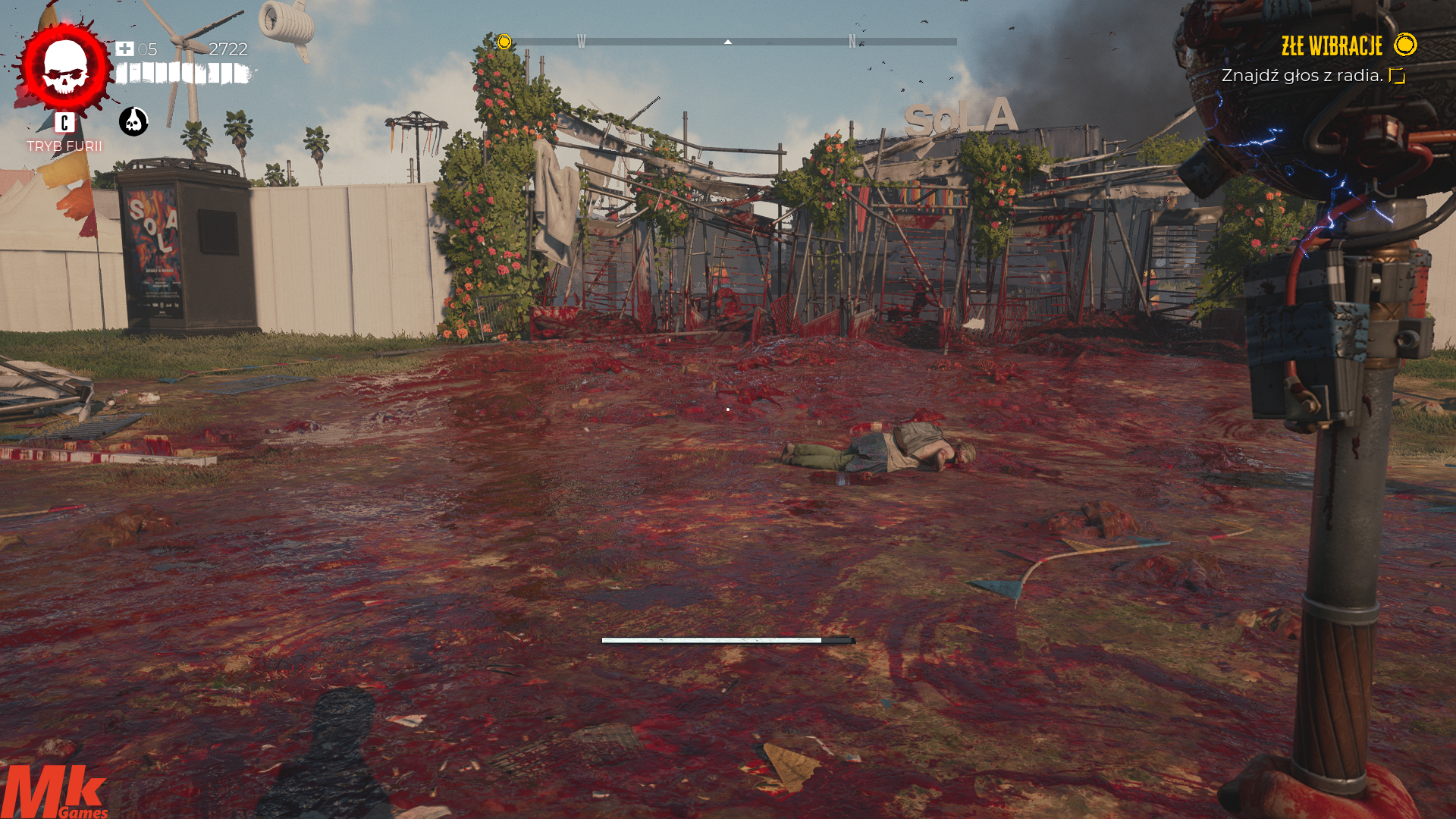Viewport: 1456px width, 819px height.
Task: Click the MK Games watermark logo
Action: 55,792
